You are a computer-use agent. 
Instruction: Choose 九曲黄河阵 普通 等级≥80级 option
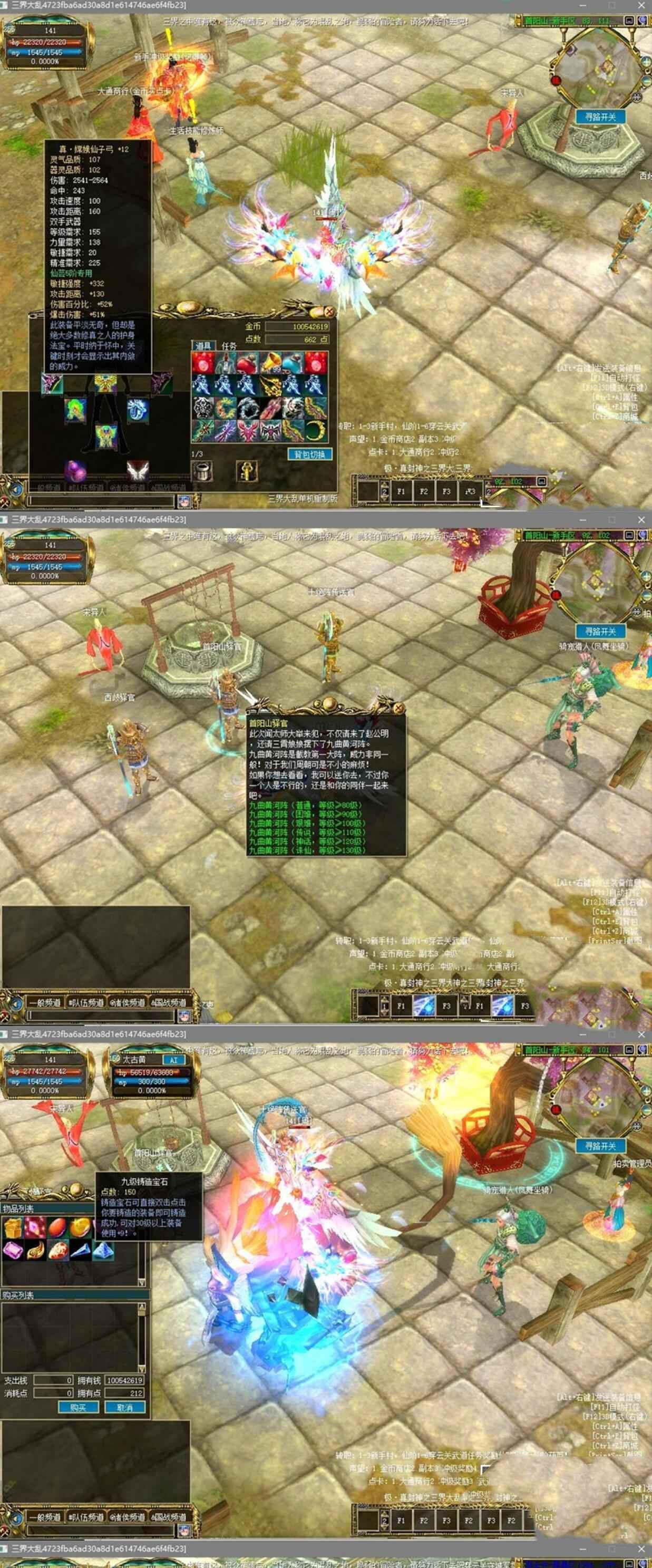coord(305,805)
